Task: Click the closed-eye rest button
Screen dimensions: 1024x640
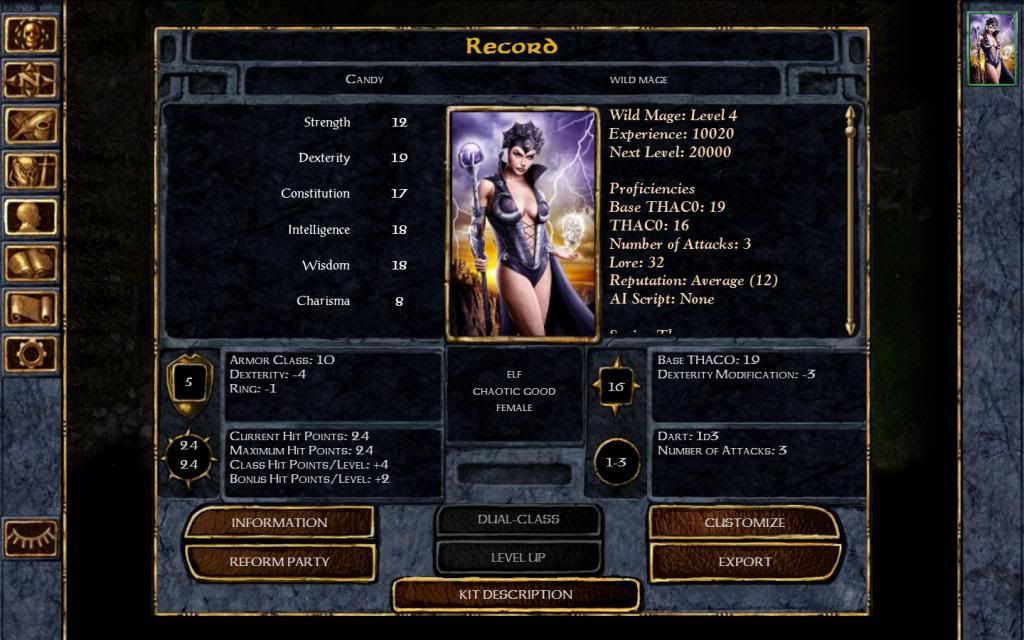Action: (30, 538)
